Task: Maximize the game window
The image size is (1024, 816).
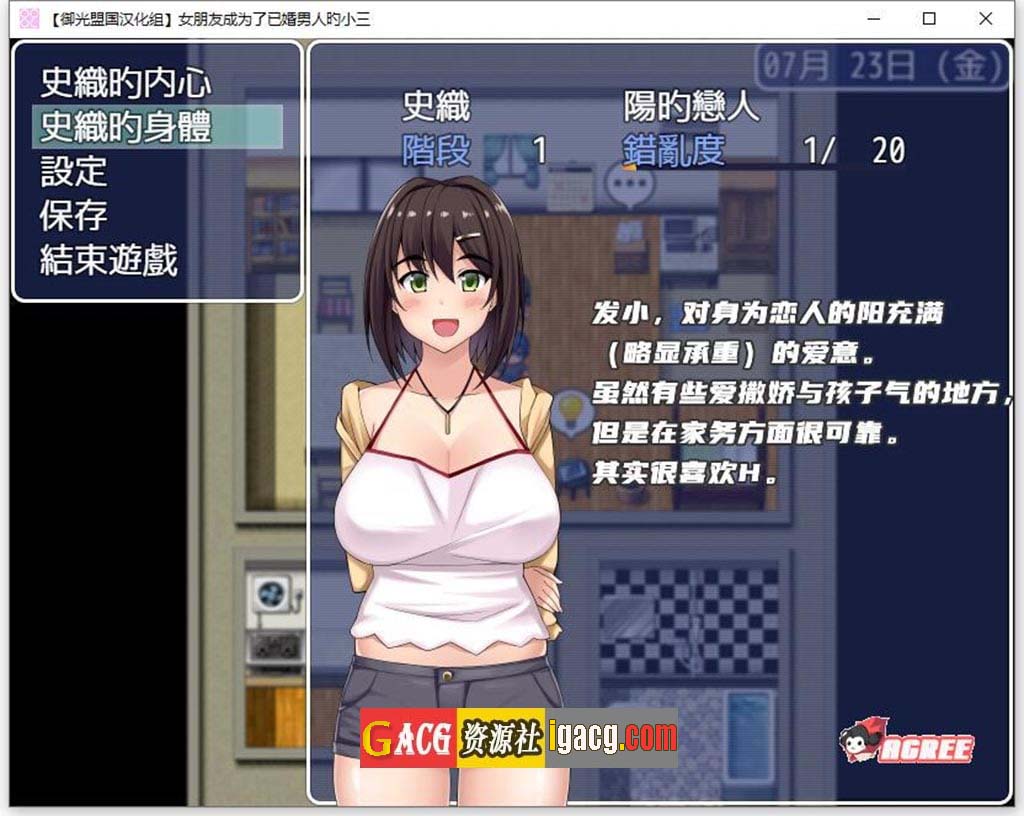Action: click(929, 18)
